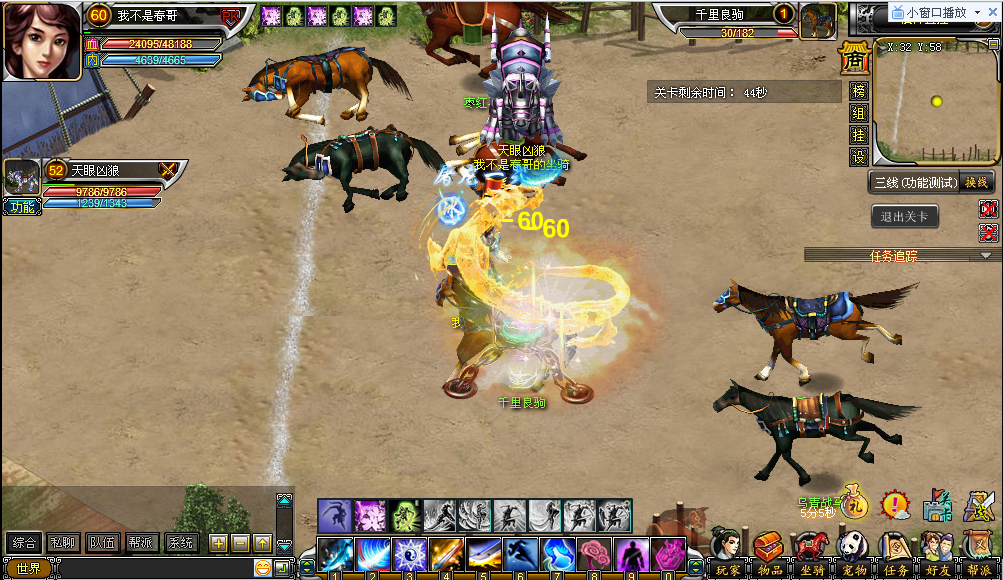This screenshot has height=580, width=1003.
Task: Toggle the PK mode badge
Action: (x=231, y=17)
